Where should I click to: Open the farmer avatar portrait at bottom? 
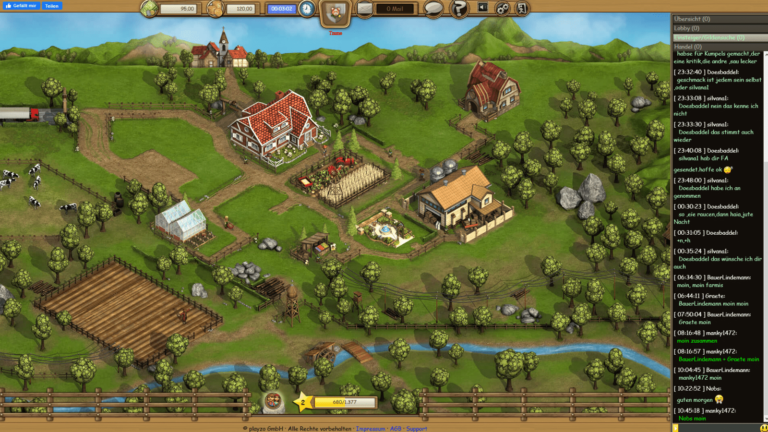272,402
